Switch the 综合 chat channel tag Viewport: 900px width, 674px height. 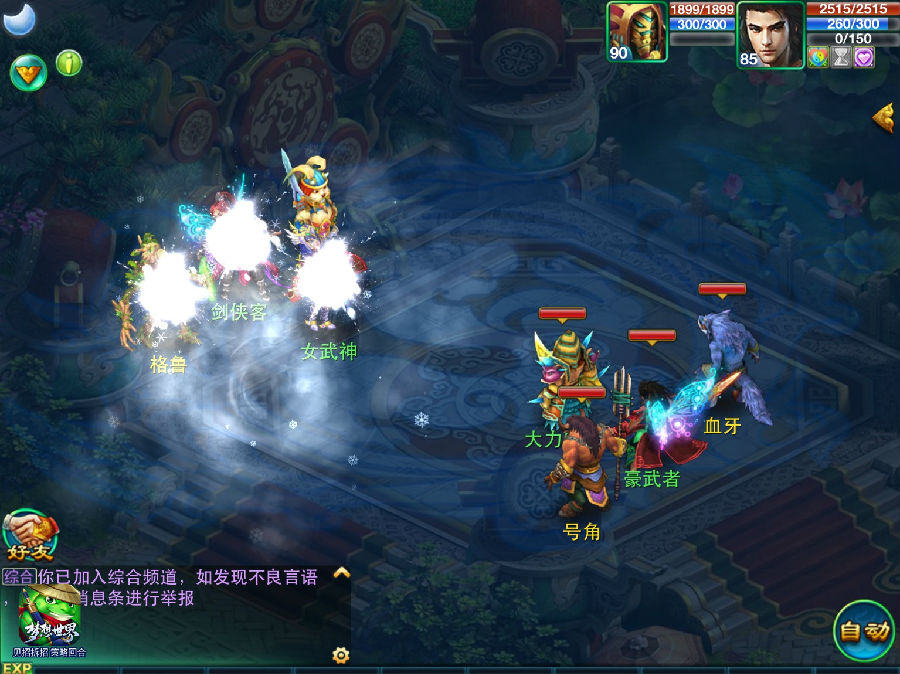[18, 577]
